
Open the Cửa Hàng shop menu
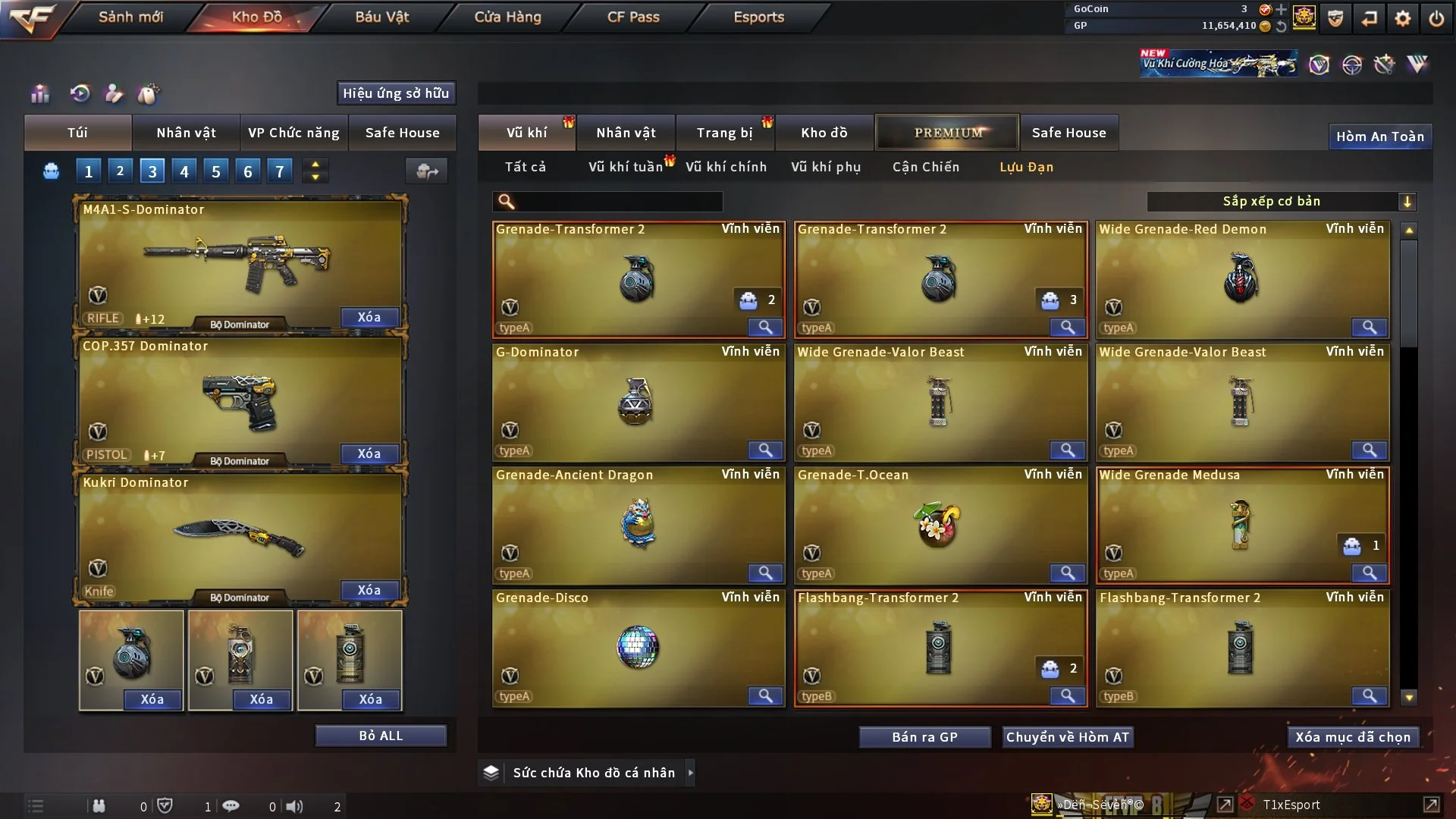pyautogui.click(x=507, y=17)
